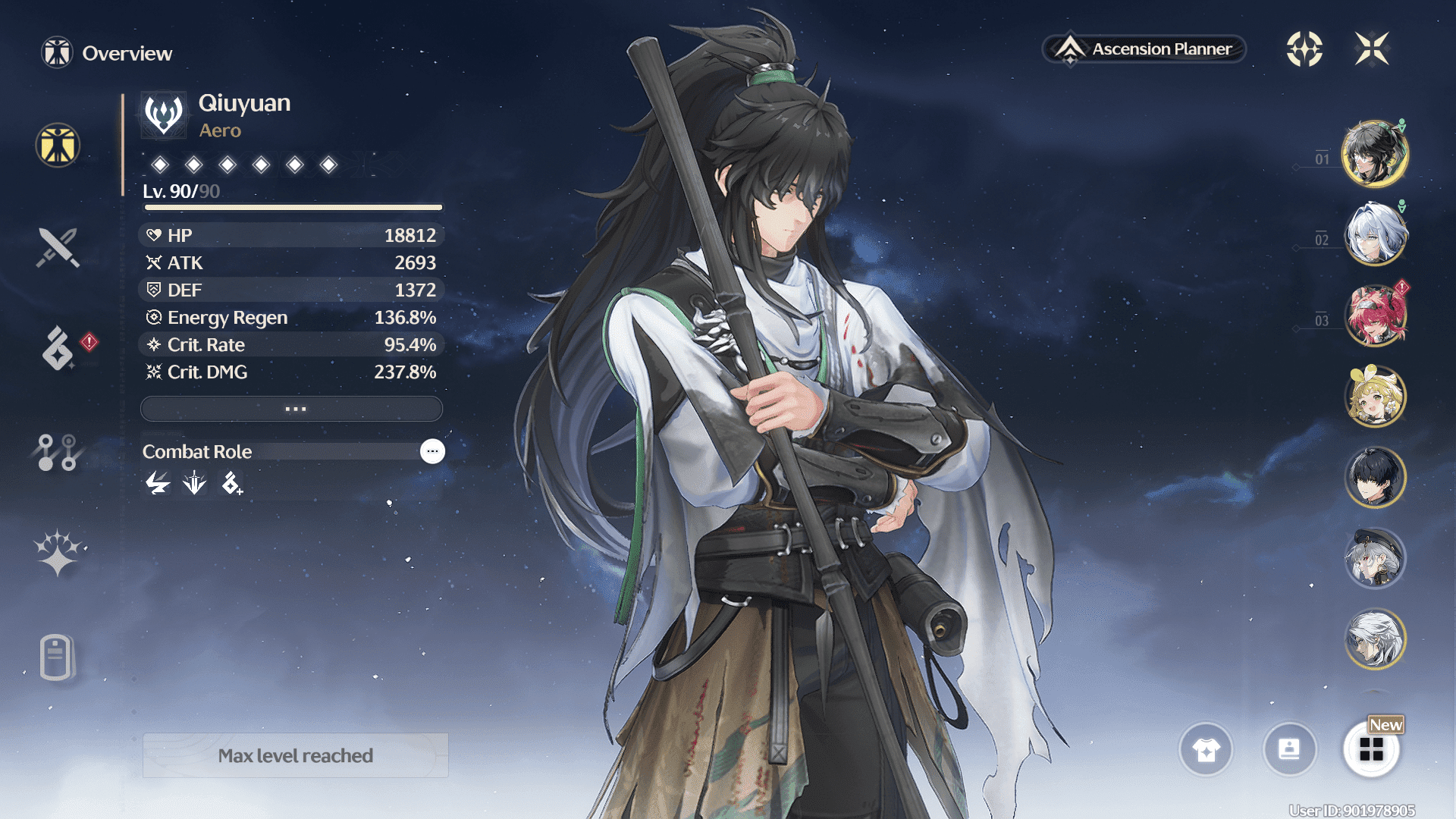
Task: Choose the grey-haired character wearing a cap
Action: [x=1374, y=558]
